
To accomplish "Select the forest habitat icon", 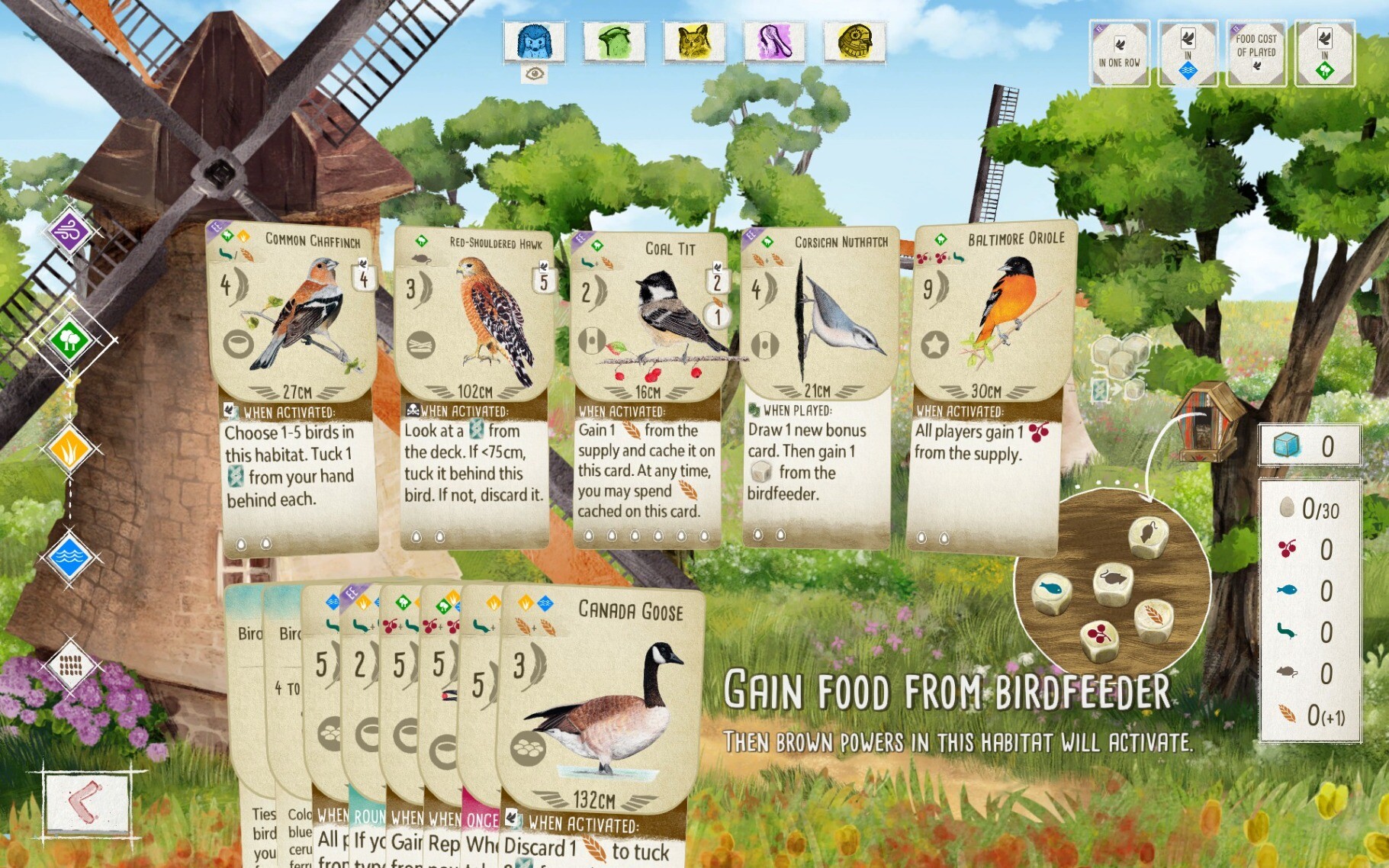I will coord(70,339).
